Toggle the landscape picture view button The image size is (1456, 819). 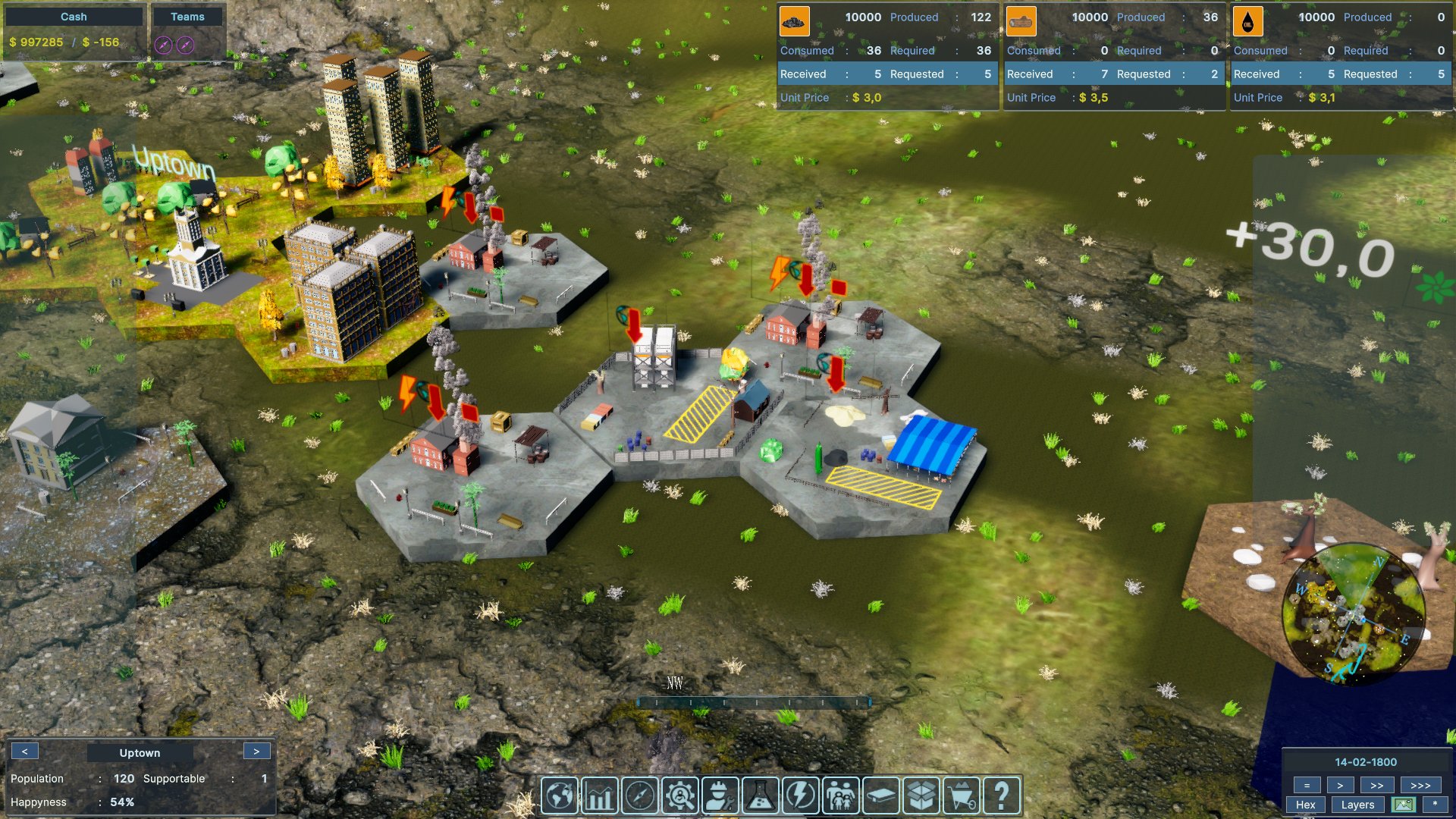point(1404,805)
